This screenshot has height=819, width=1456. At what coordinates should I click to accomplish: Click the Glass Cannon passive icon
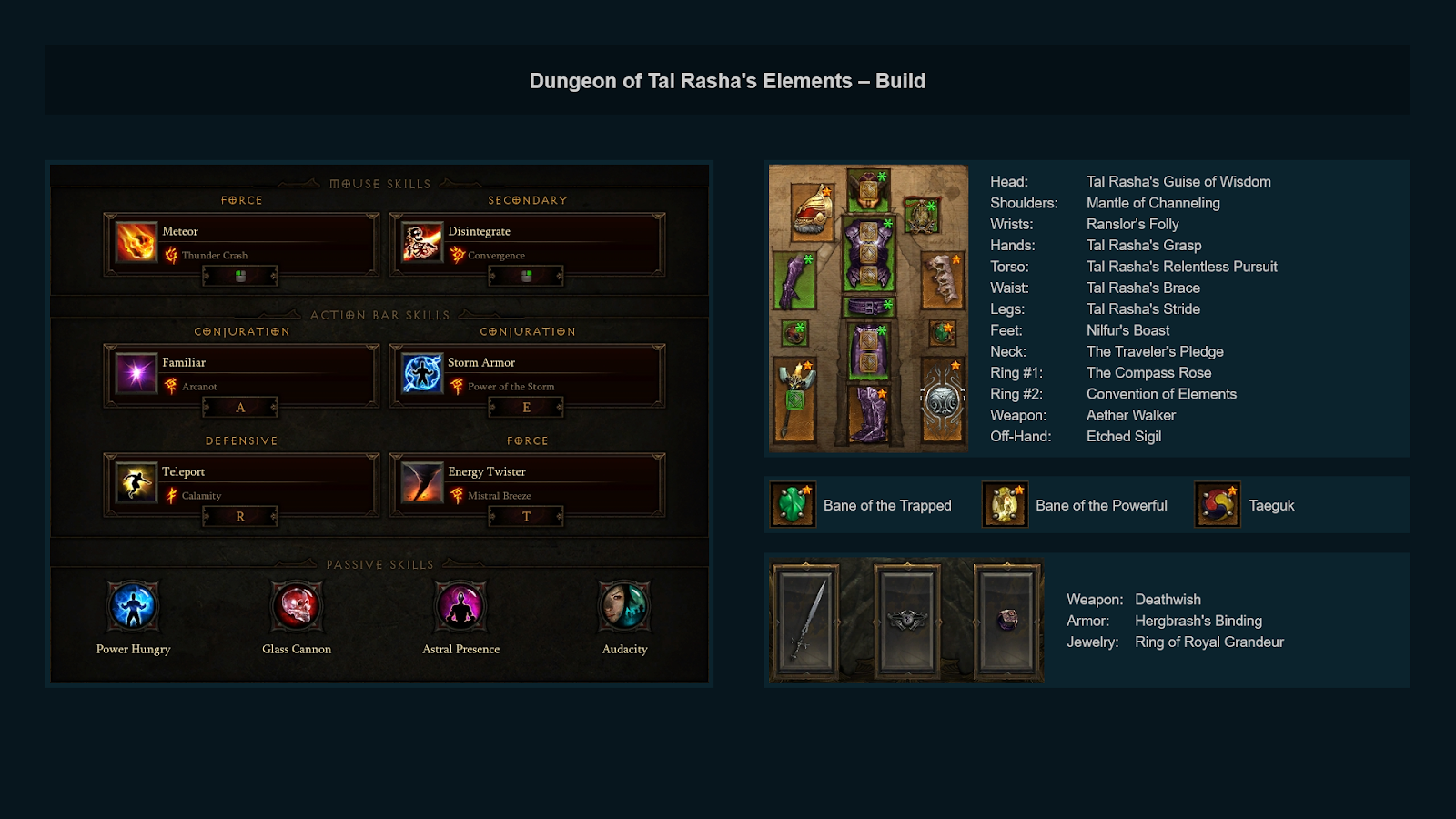click(x=297, y=605)
